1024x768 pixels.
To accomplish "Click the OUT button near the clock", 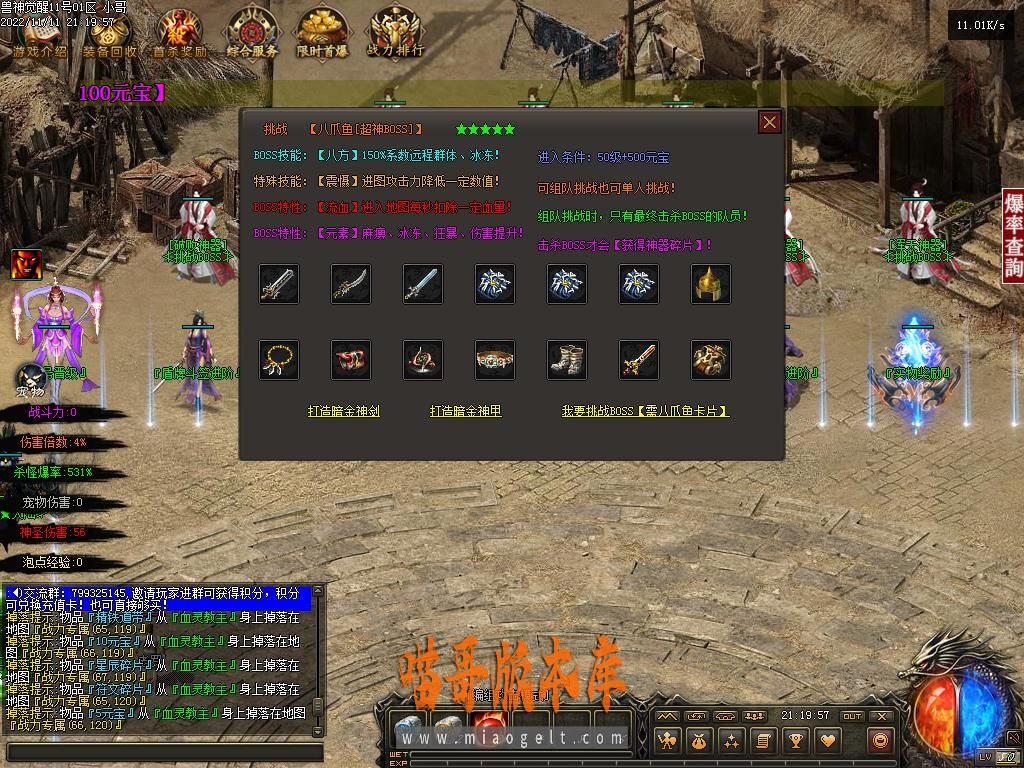I will pyautogui.click(x=851, y=716).
